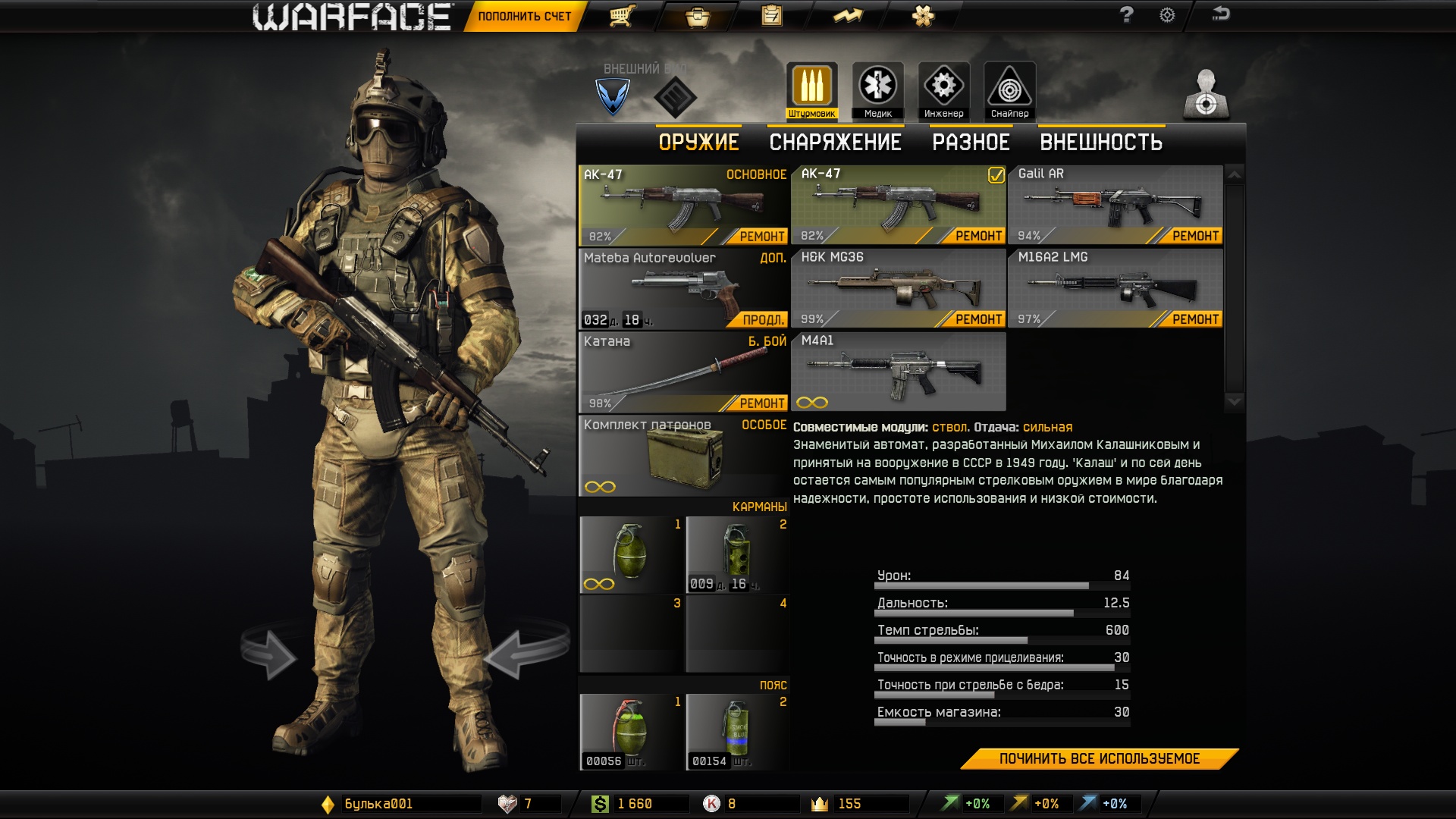The width and height of the screenshot is (1456, 819).
Task: Click ПОЧИНИТЬ ВСЕ ИСПОЛЬЗУЕМОЕ button
Action: 1099,759
